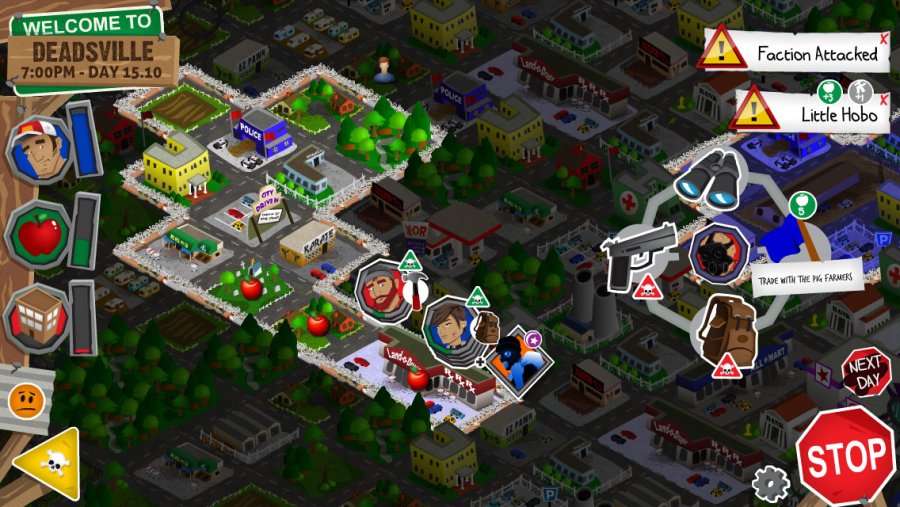The image size is (900, 507).
Task: Open the Little Hobo event notification
Action: 810,112
